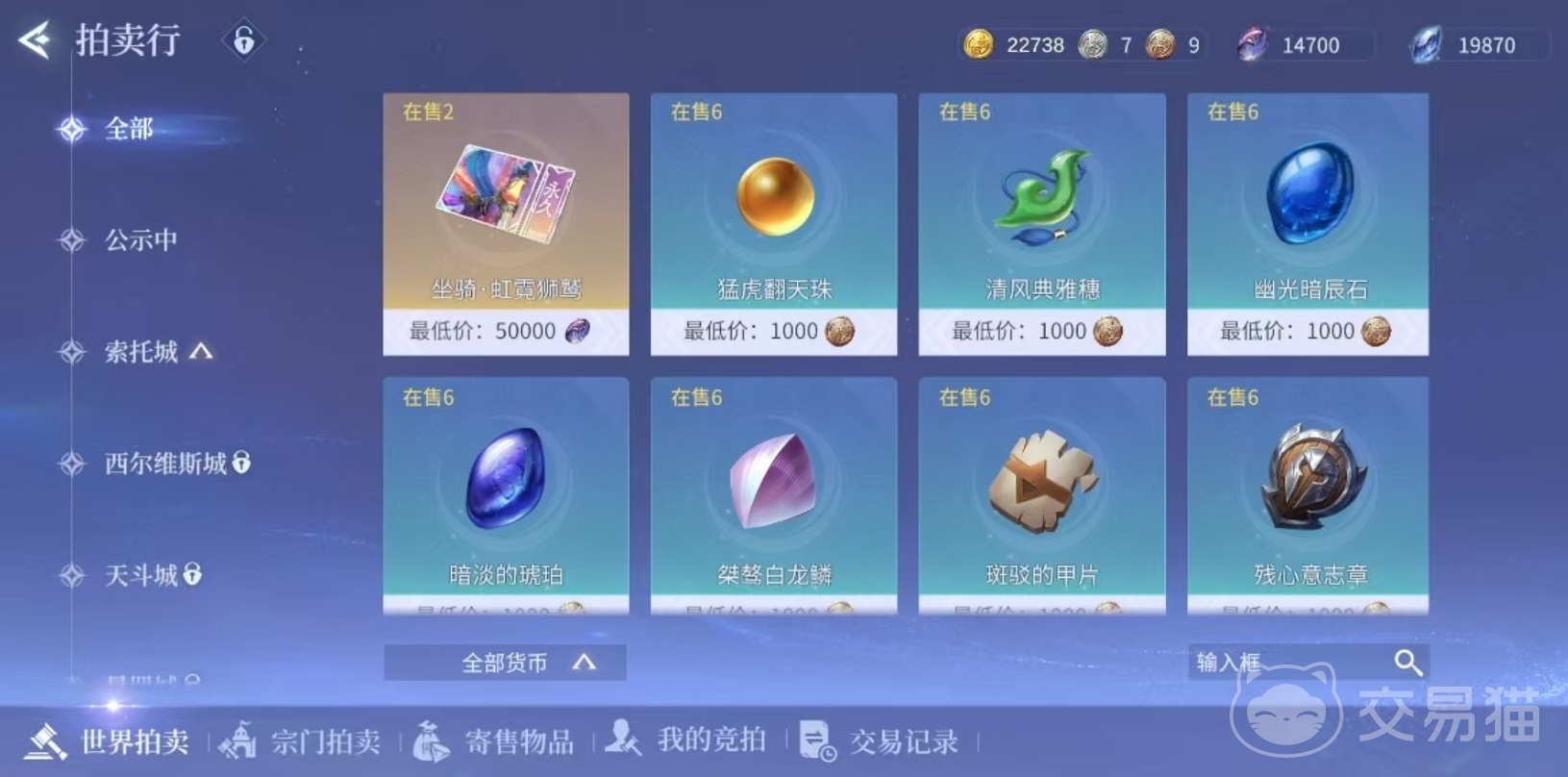The width and height of the screenshot is (1568, 777).
Task: Click the search magnifier icon
Action: point(1408,662)
